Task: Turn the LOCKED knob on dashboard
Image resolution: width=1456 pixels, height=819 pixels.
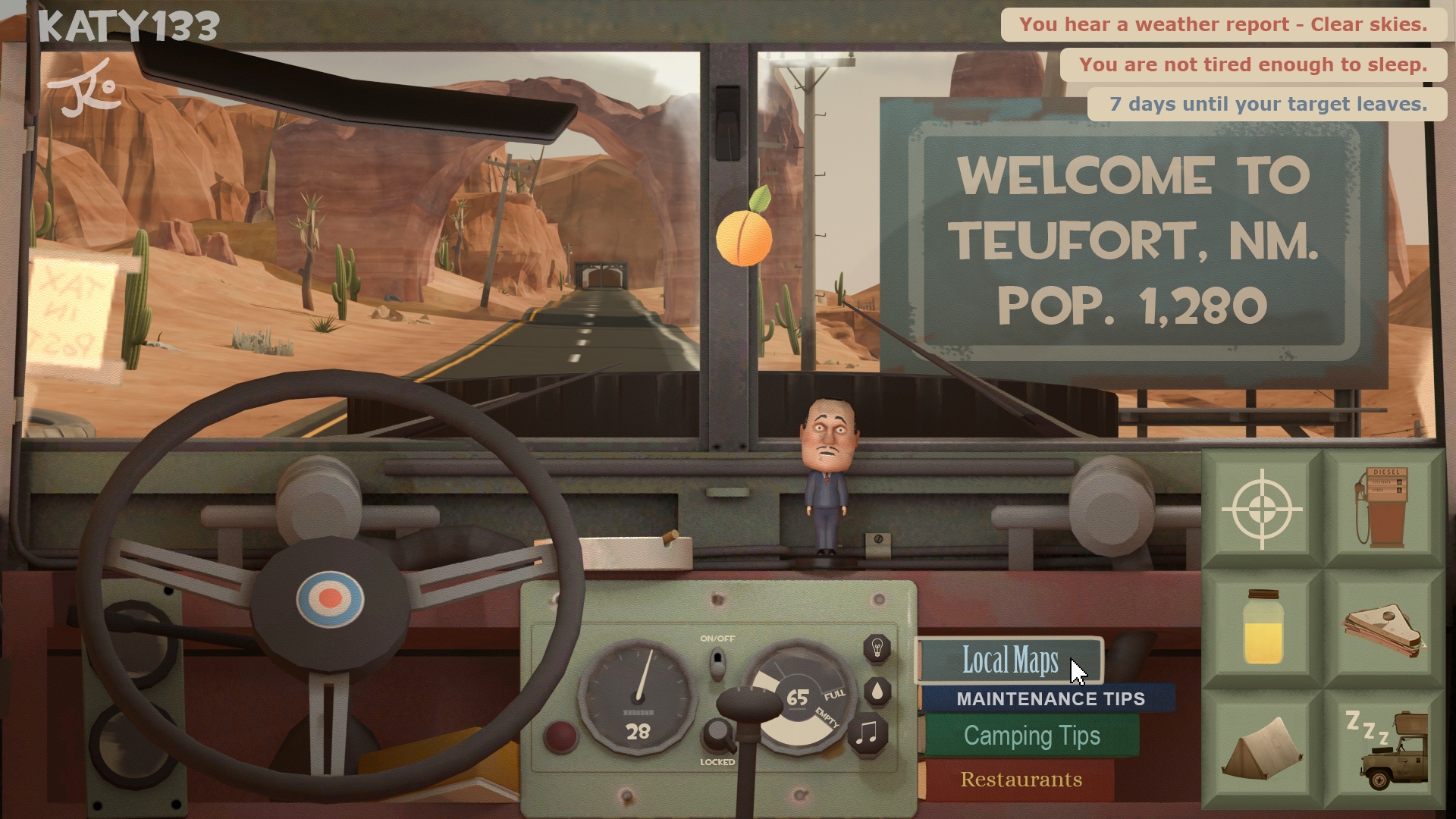Action: pos(717,736)
